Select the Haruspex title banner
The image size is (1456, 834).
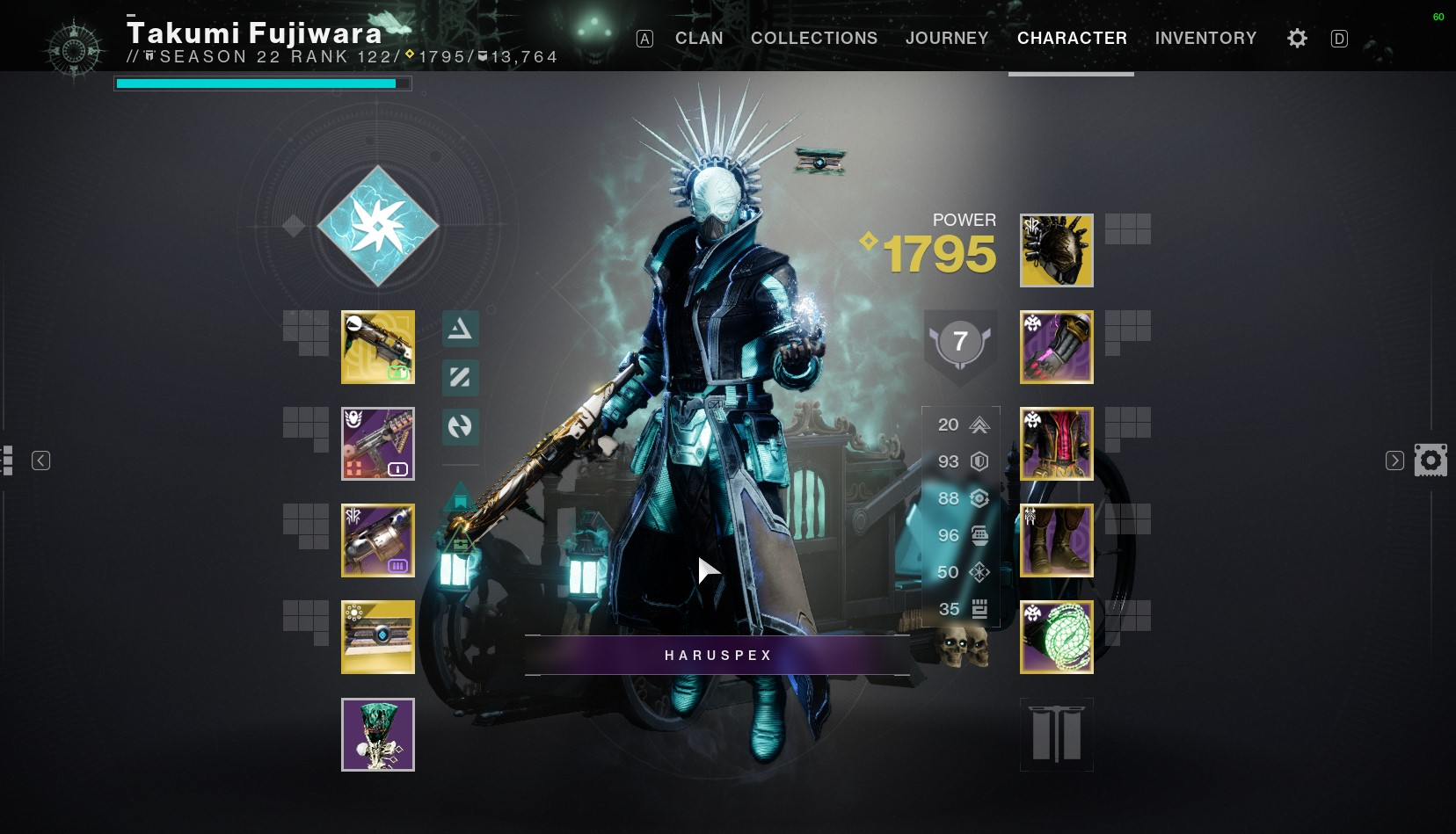717,656
